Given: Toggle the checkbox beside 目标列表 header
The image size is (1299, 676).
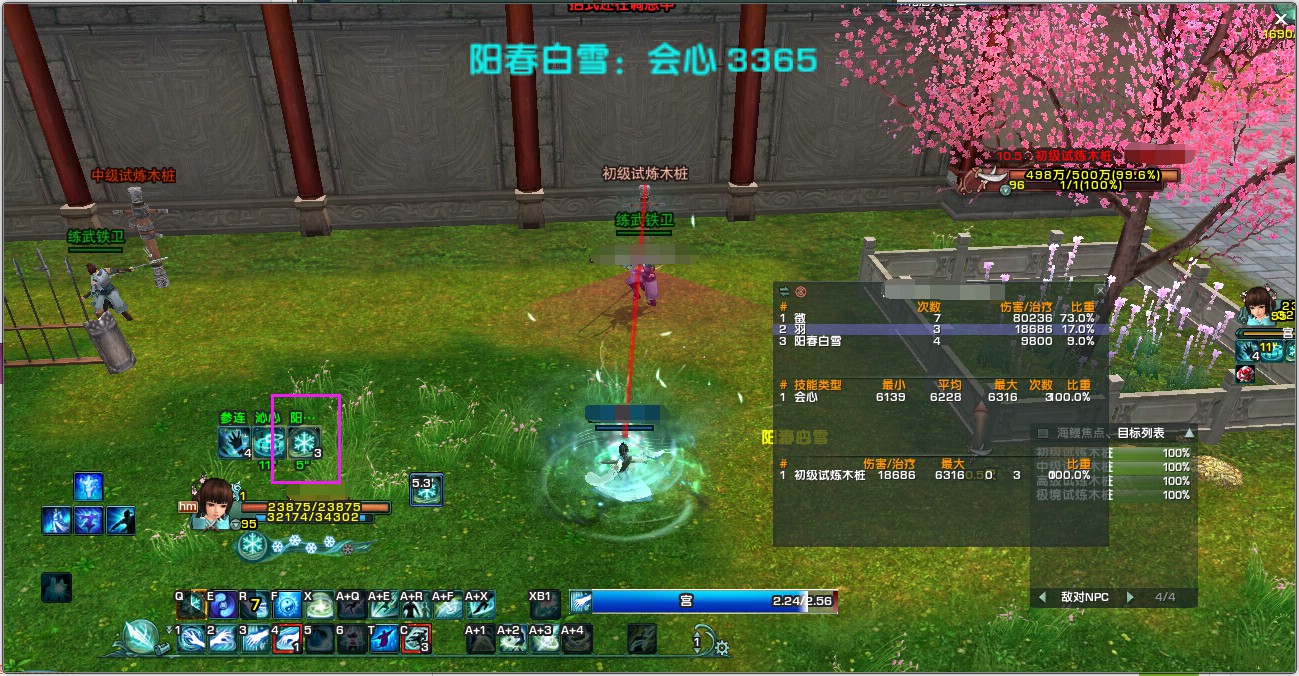Looking at the screenshot, I should point(1043,433).
